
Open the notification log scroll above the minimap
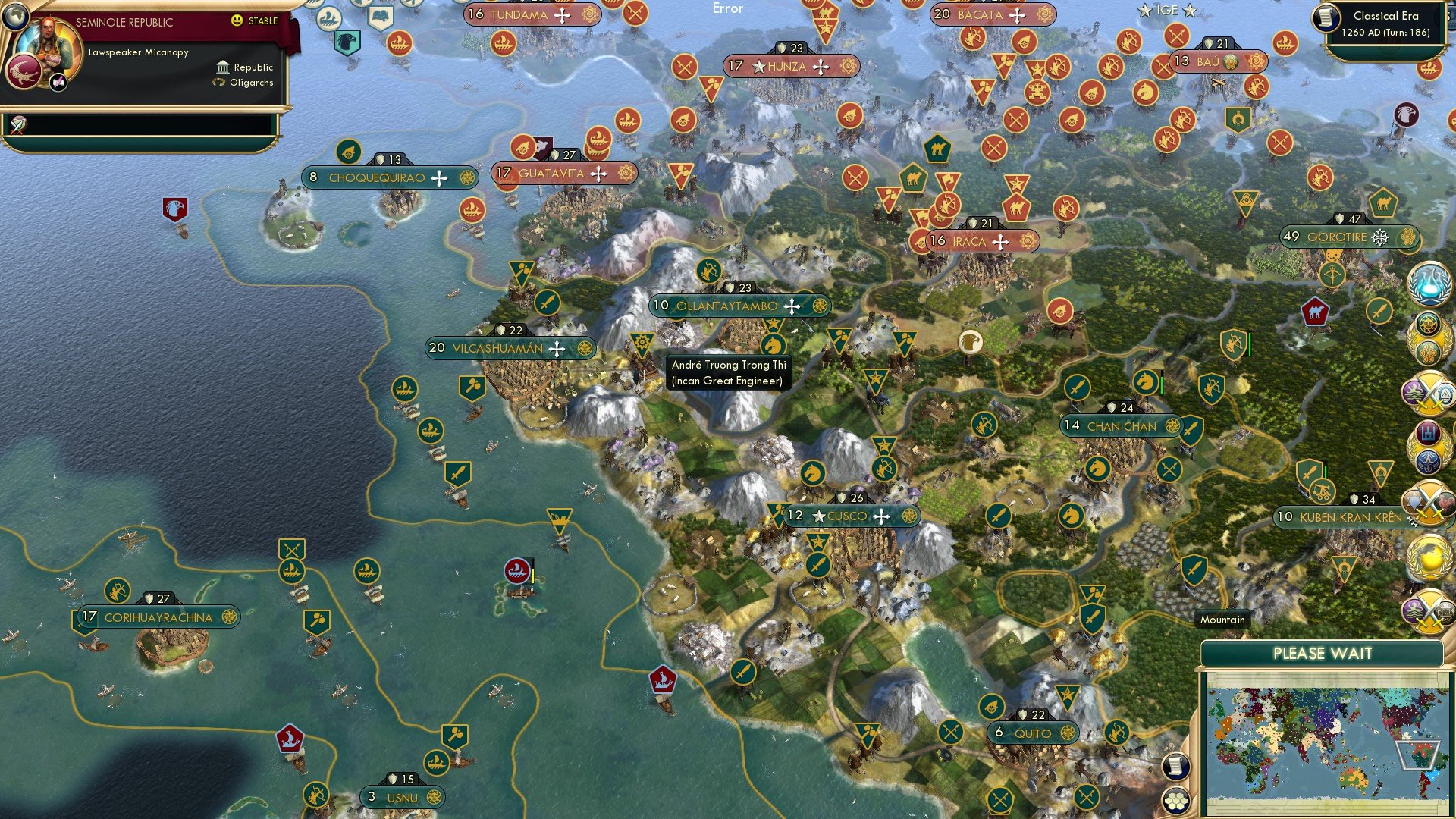1176,767
